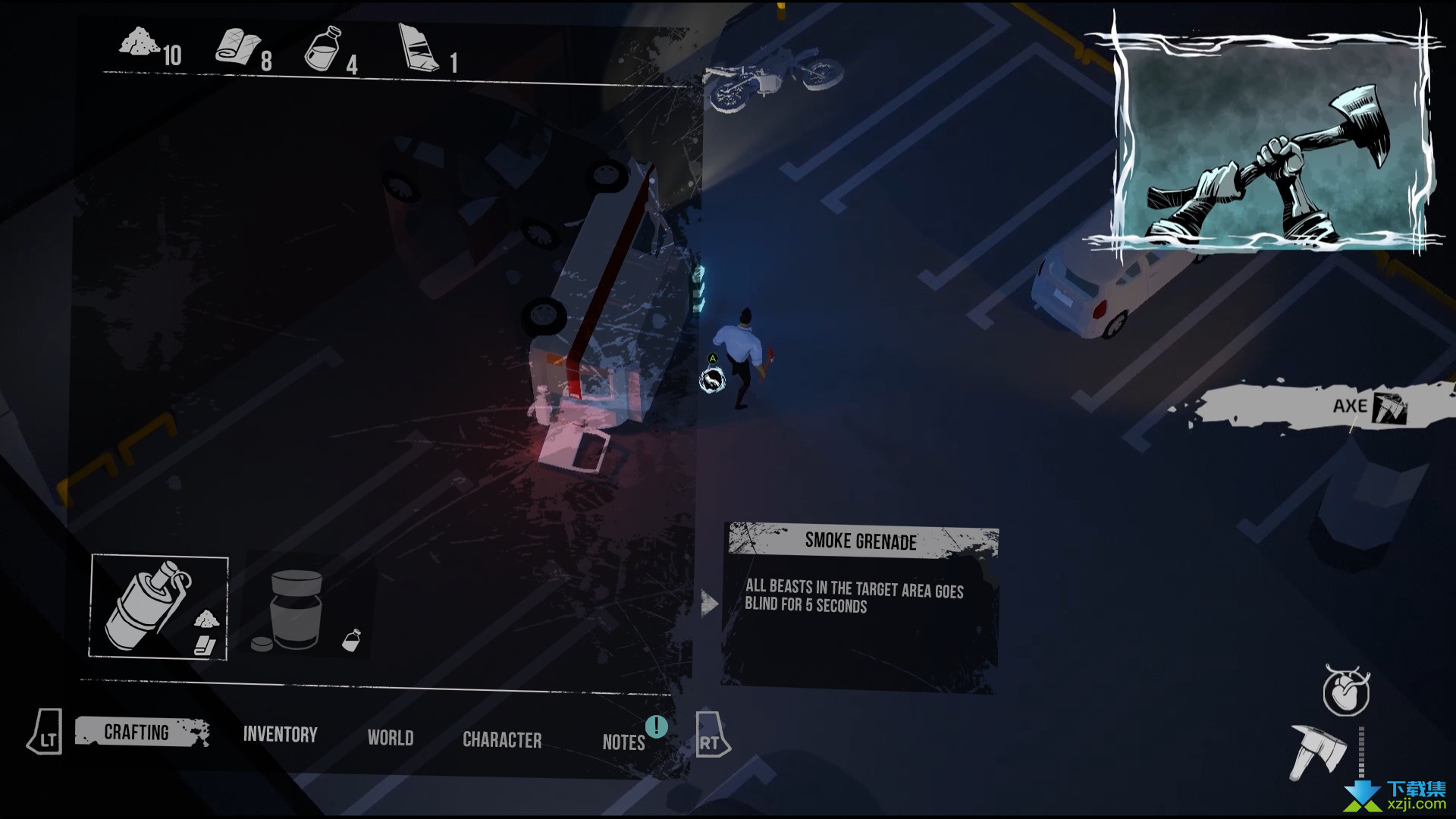Click the equipped Axe weapon label
This screenshot has width=1456, height=819.
tap(1350, 407)
